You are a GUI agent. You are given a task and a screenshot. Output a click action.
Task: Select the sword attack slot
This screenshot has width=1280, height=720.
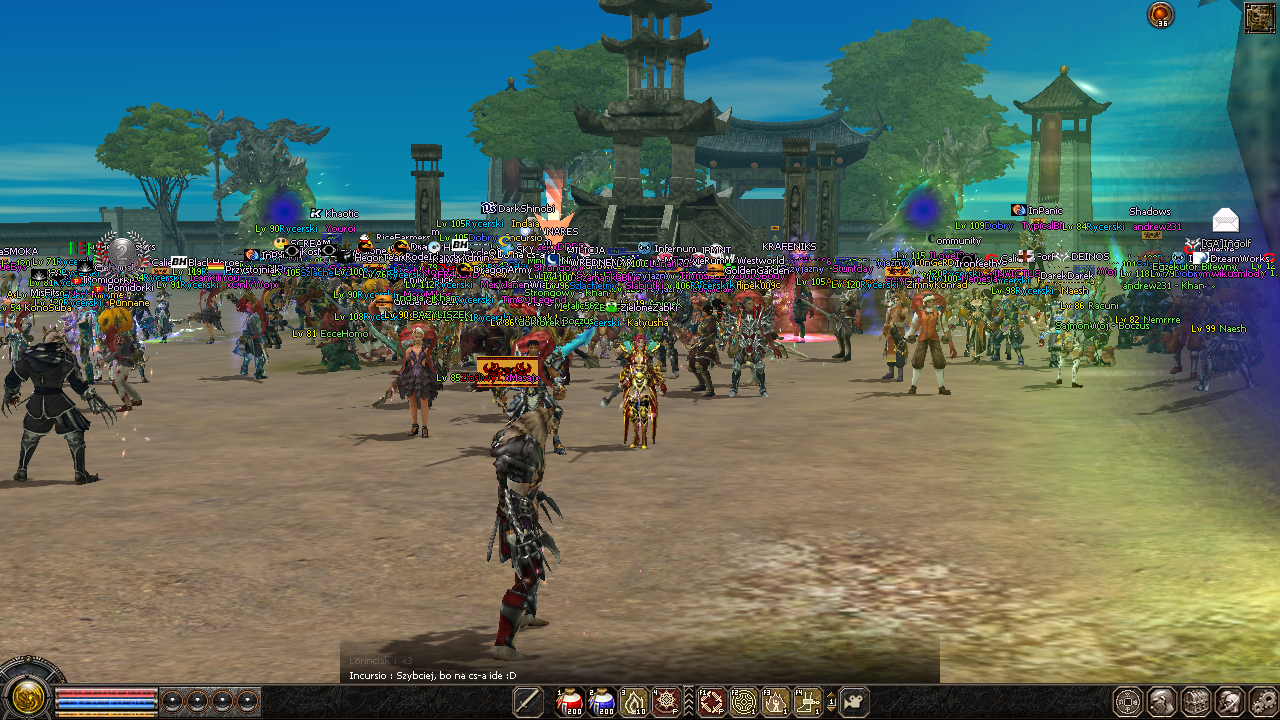click(x=528, y=702)
